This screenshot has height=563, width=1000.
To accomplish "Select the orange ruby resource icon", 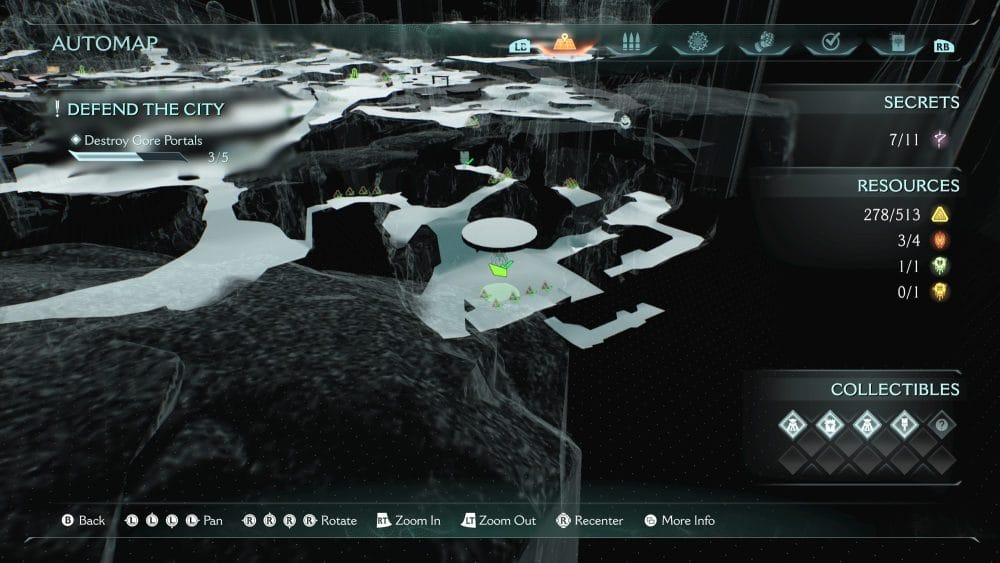I will click(x=940, y=240).
